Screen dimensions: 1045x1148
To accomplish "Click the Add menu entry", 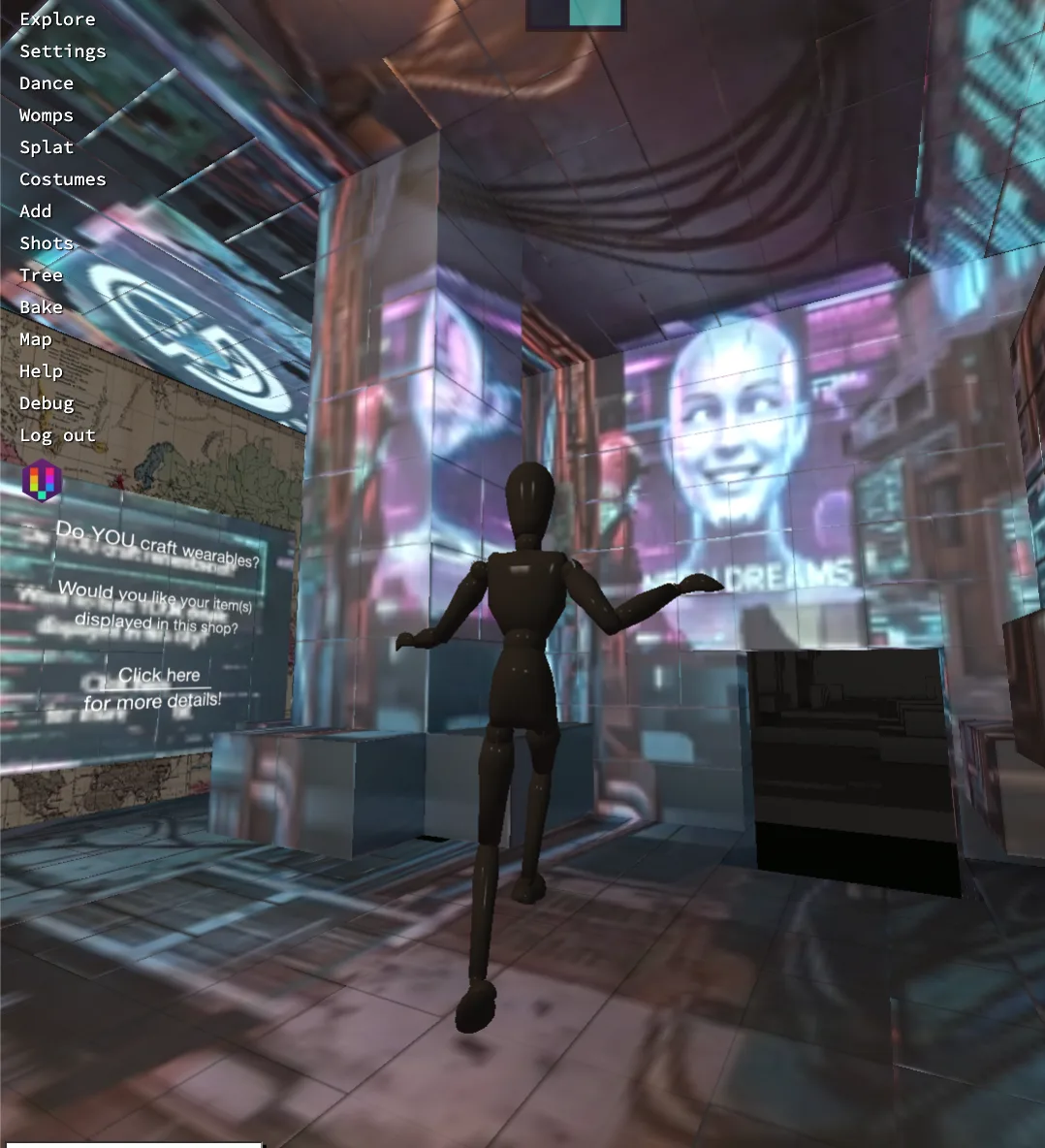I will coord(36,211).
